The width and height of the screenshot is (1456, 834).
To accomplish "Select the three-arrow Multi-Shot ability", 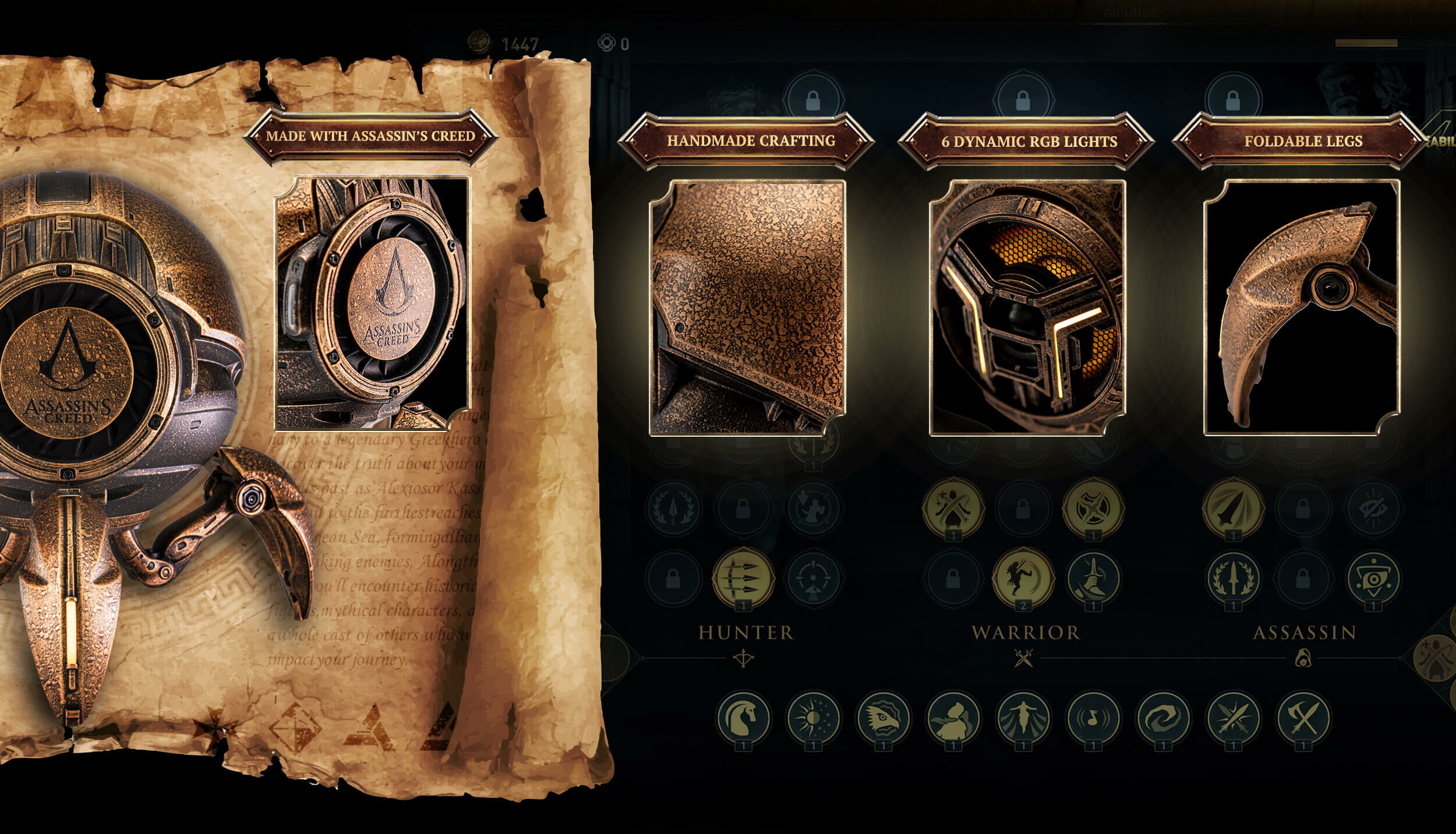I will point(744,577).
